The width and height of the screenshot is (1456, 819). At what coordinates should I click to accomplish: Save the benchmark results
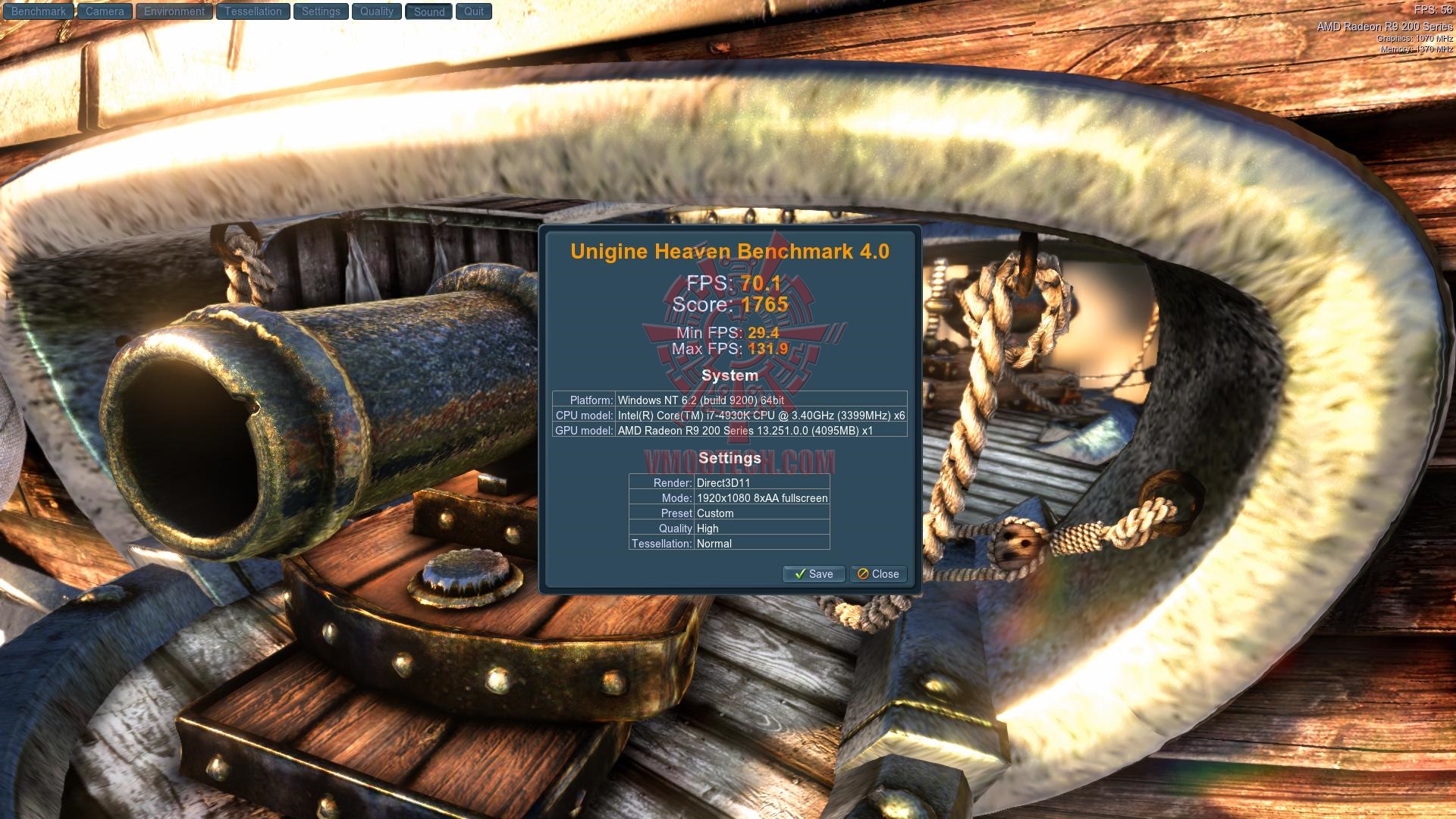click(814, 574)
